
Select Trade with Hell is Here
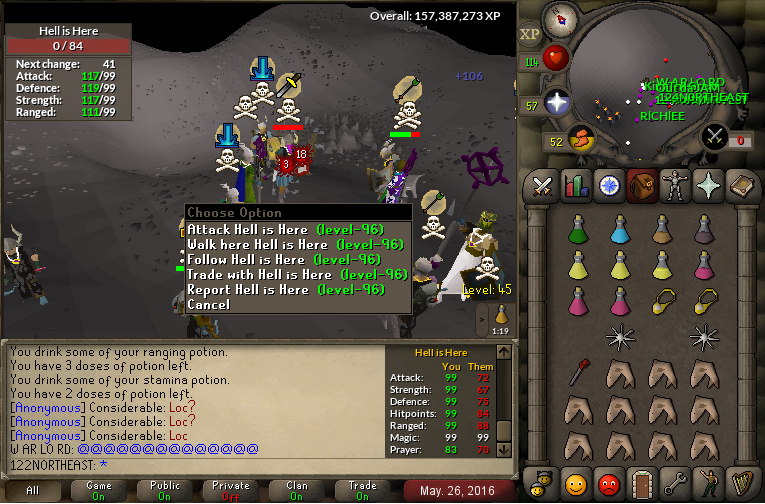click(x=295, y=274)
